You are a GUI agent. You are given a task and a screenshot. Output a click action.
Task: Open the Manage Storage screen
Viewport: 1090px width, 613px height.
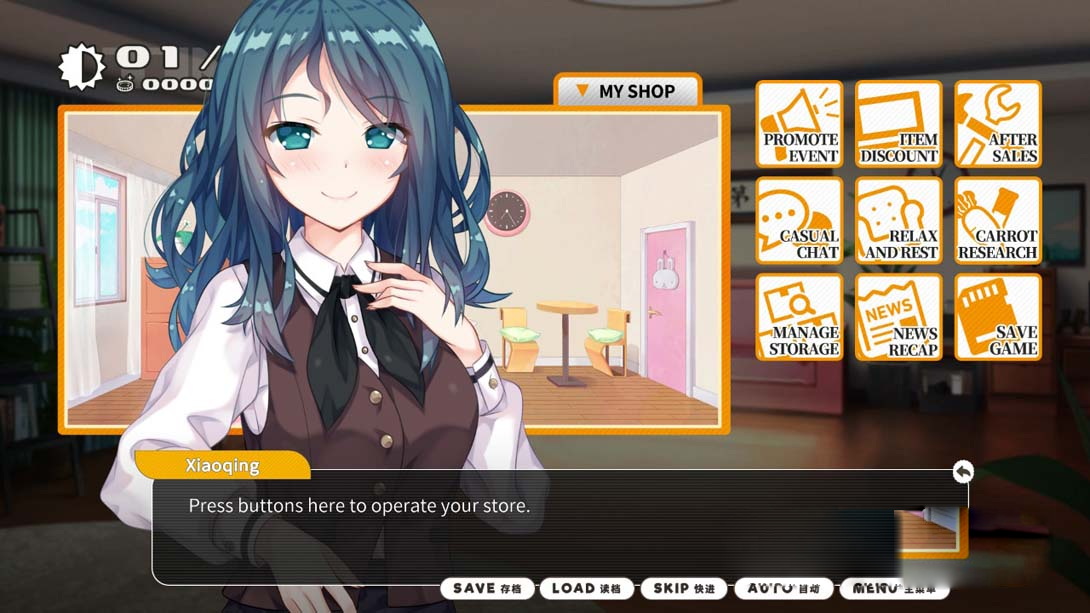coord(799,317)
